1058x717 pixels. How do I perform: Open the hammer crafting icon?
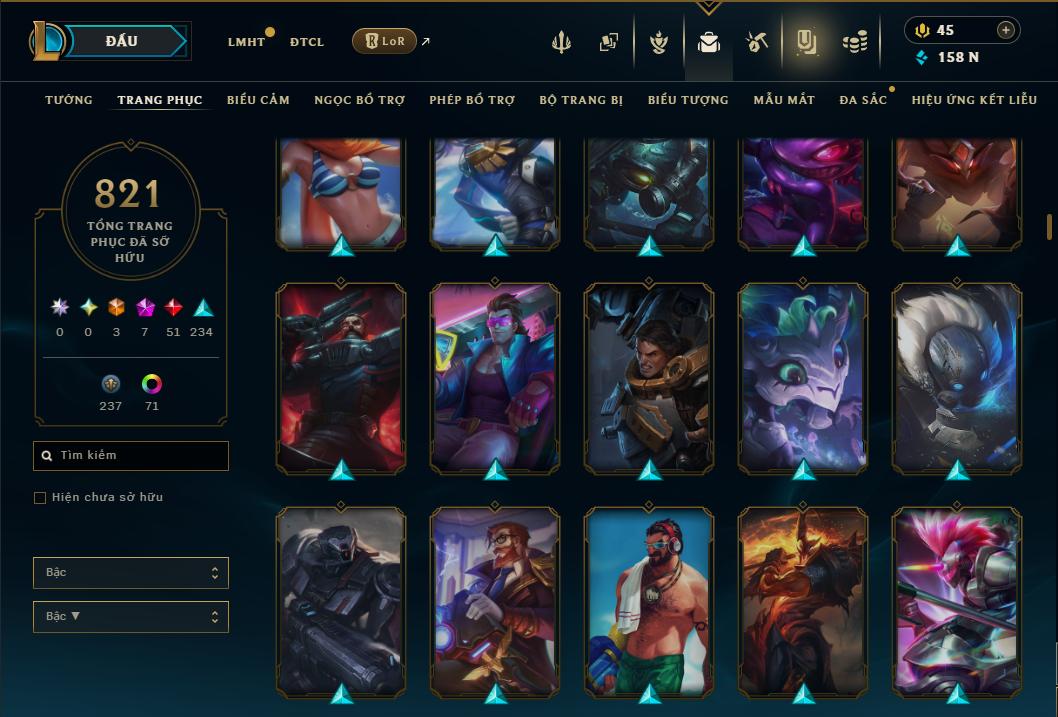coord(756,42)
